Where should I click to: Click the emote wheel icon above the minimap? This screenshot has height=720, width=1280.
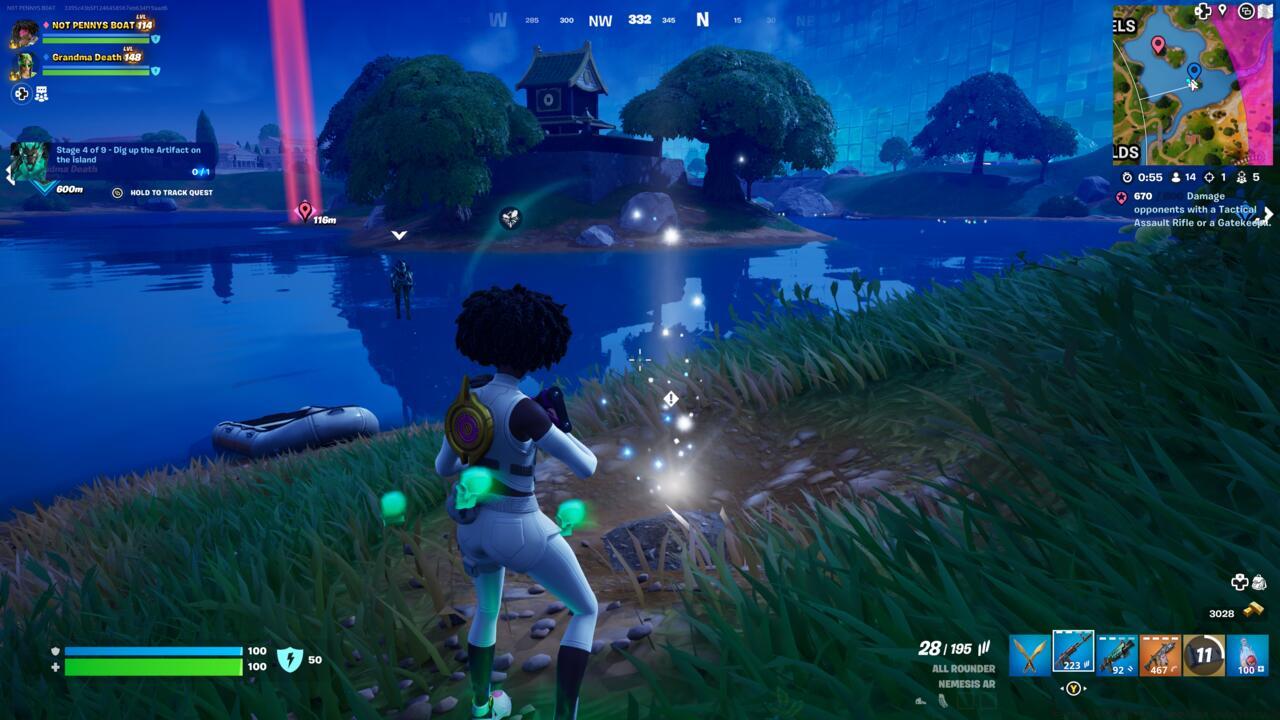1246,11
